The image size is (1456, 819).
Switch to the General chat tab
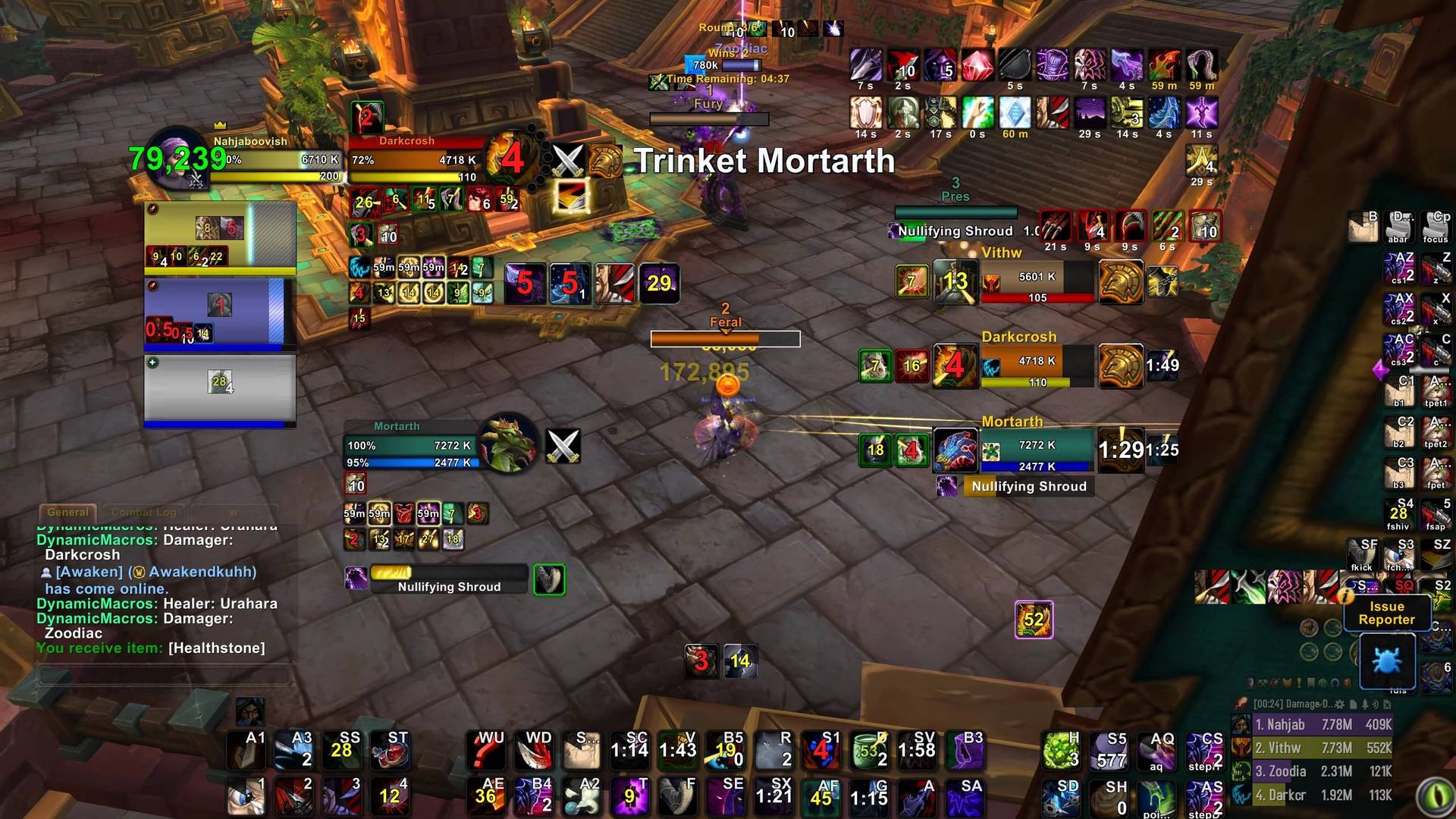click(67, 513)
